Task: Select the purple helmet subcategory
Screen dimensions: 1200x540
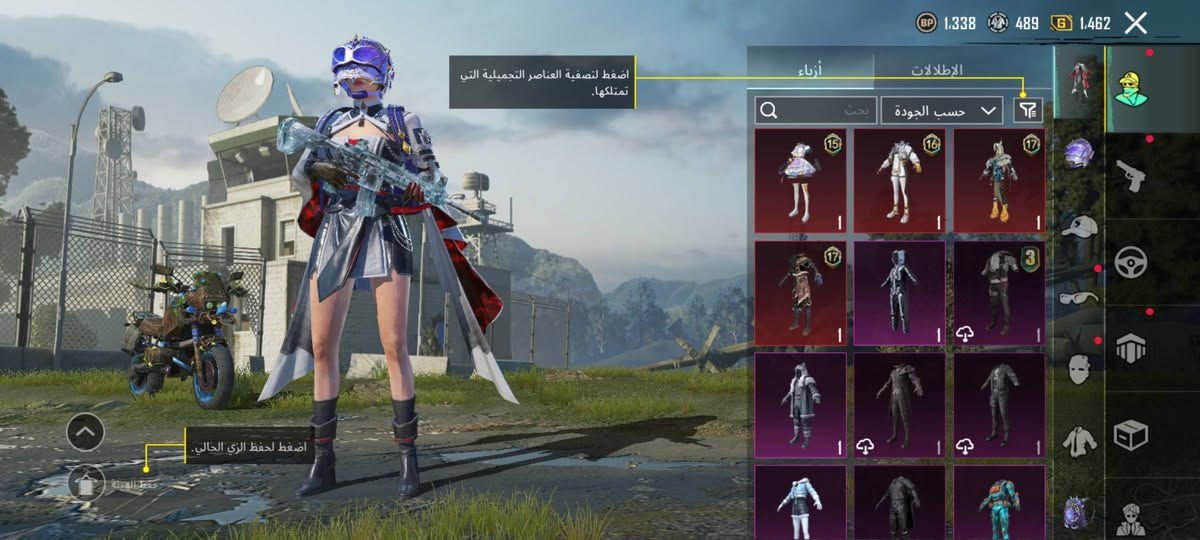Action: pos(1079,153)
